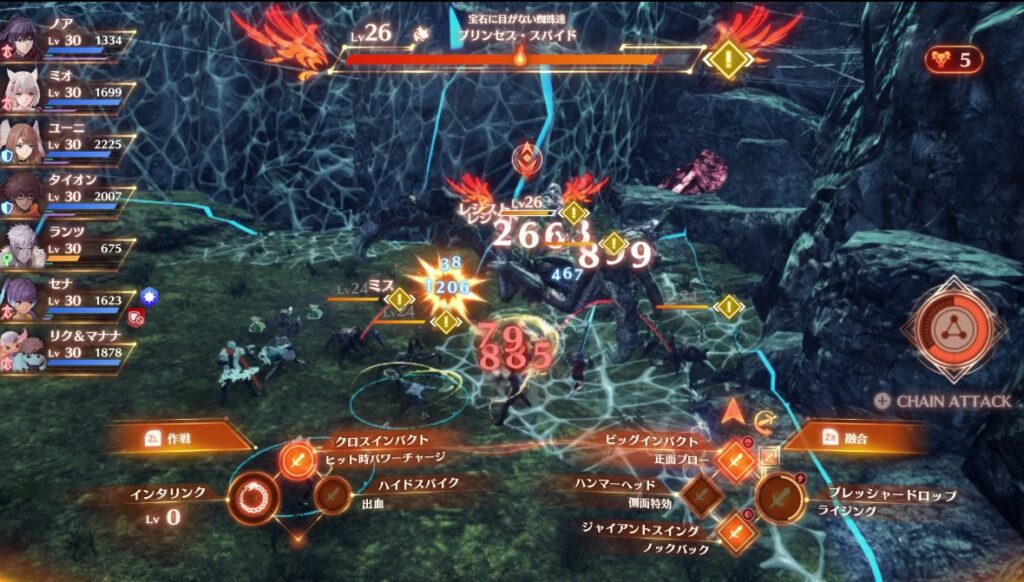This screenshot has height=582, width=1024.
Task: Click the enemy count indicator showing 5
Action: 953,59
